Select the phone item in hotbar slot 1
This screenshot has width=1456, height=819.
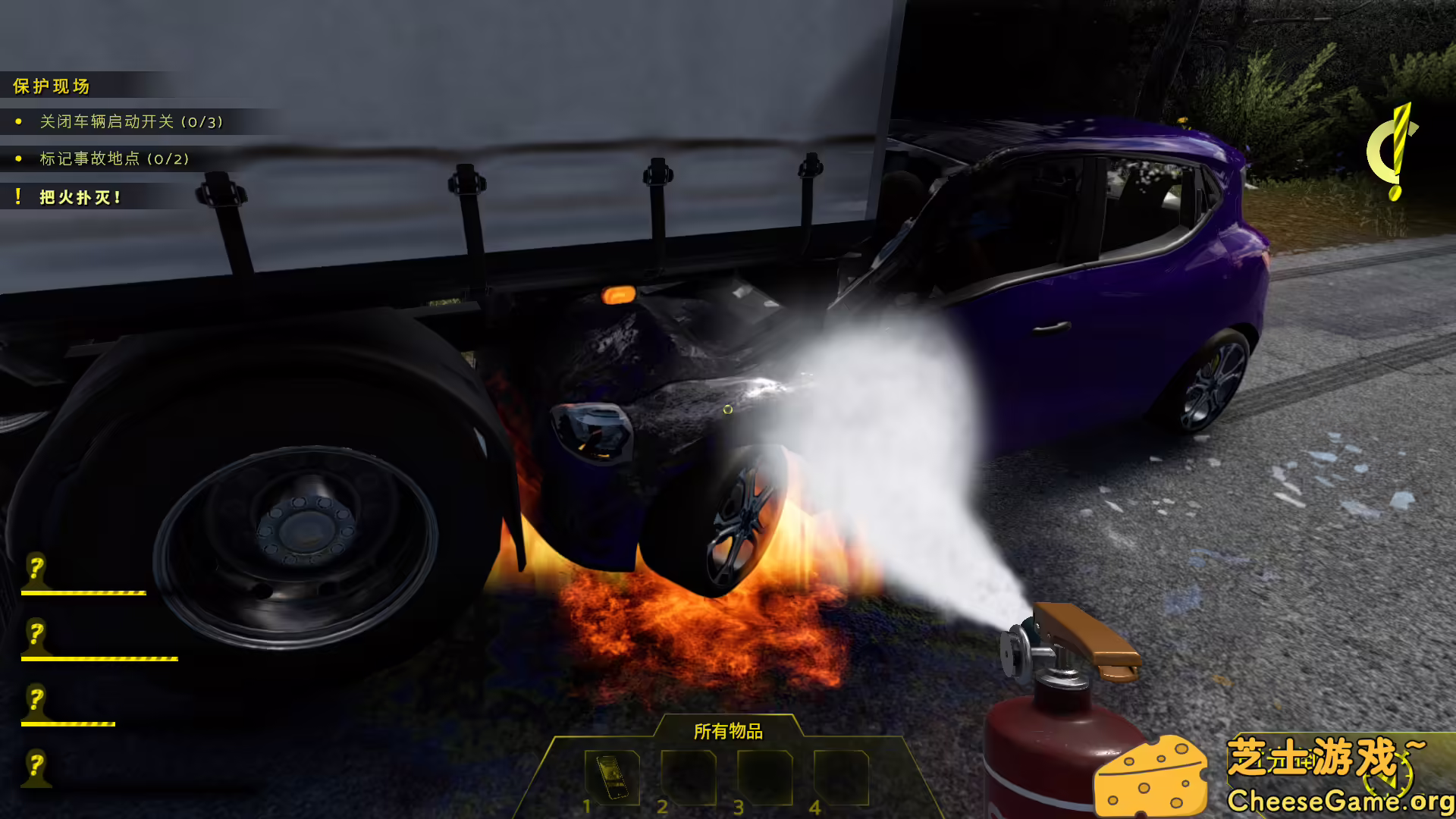click(x=612, y=777)
